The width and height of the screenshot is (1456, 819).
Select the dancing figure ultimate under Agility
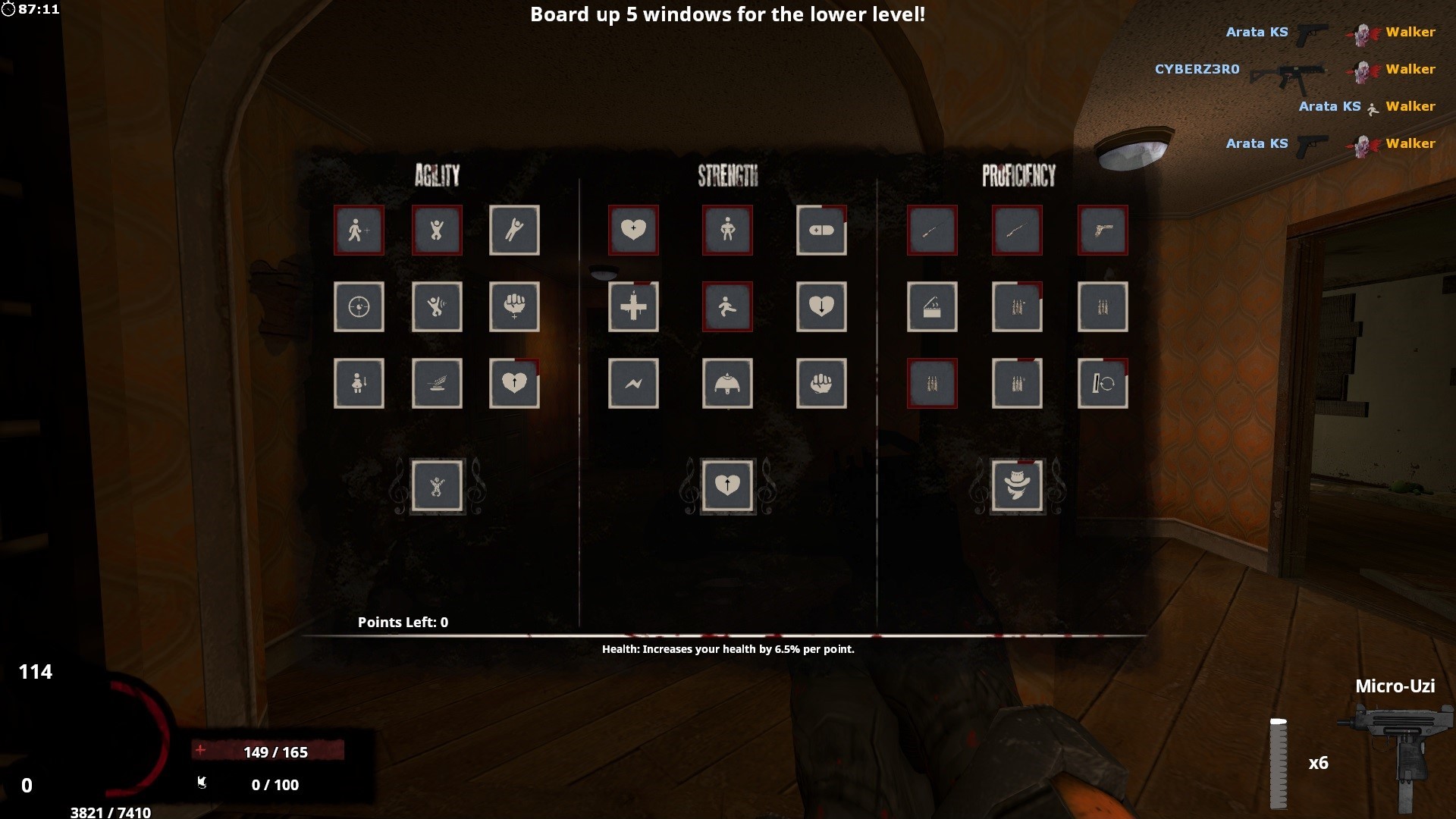437,486
